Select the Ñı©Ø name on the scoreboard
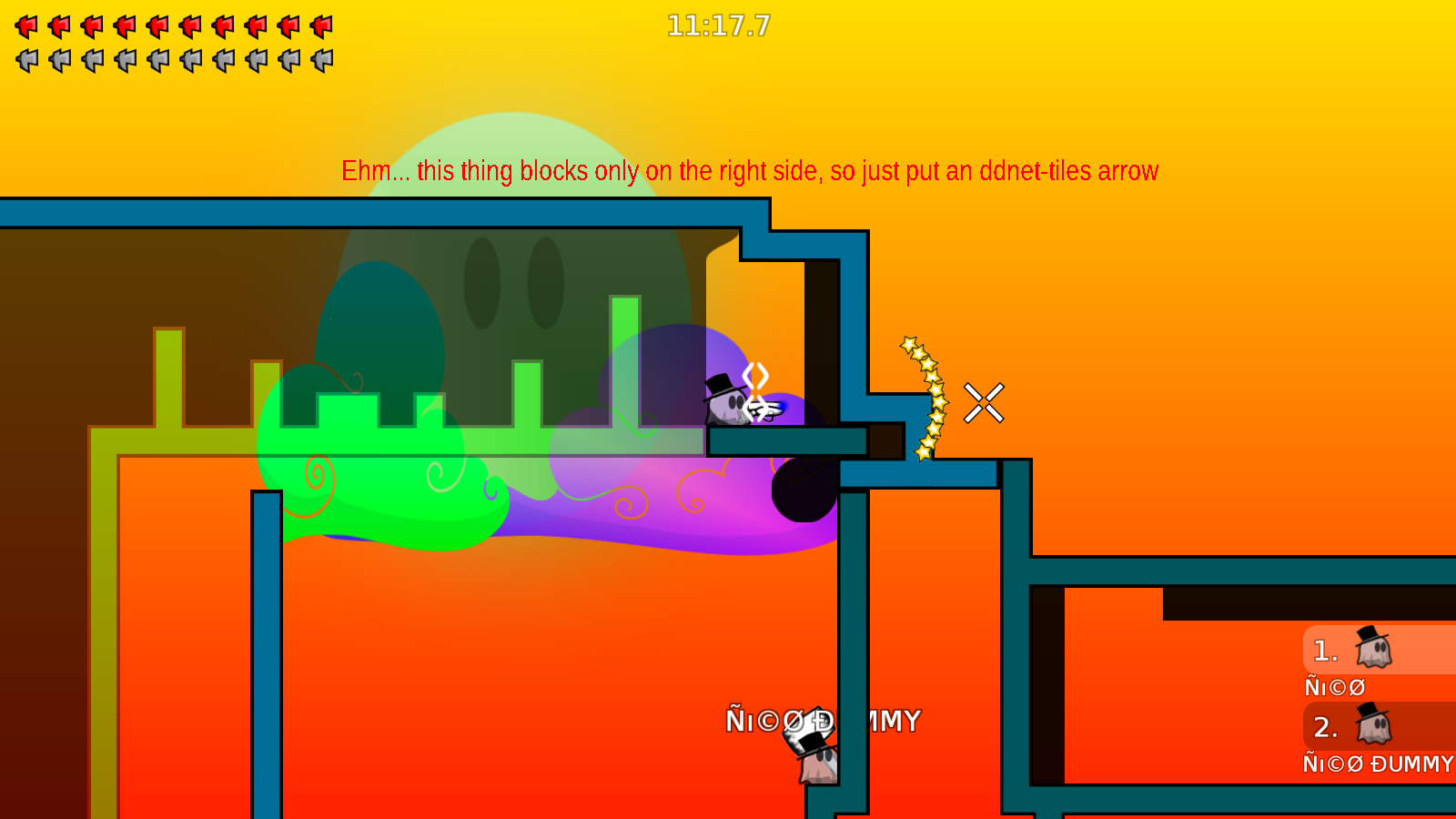The width and height of the screenshot is (1456, 819). pyautogui.click(x=1334, y=687)
